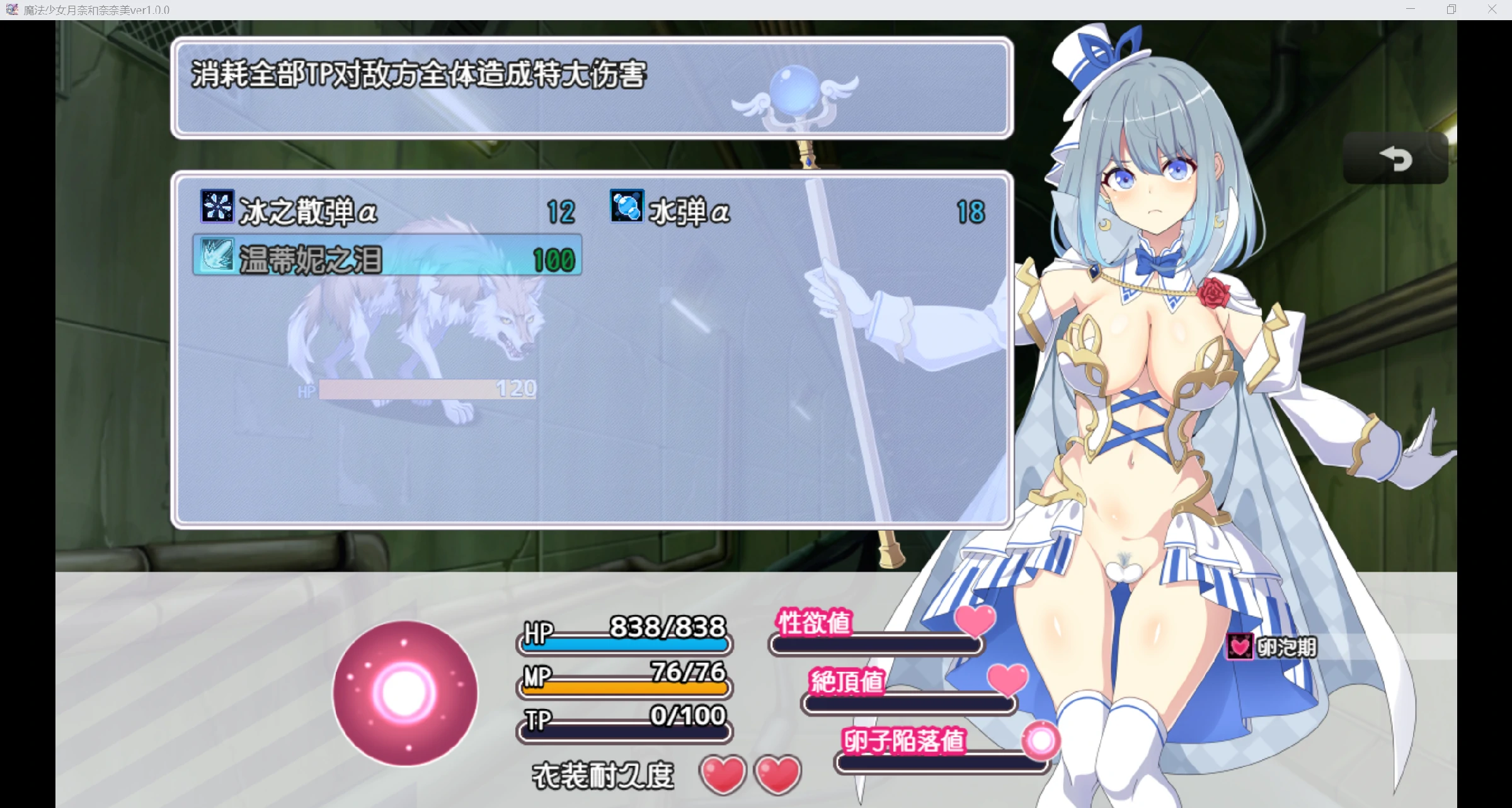Use the 温蒂妮之泪 skill

tap(387, 257)
